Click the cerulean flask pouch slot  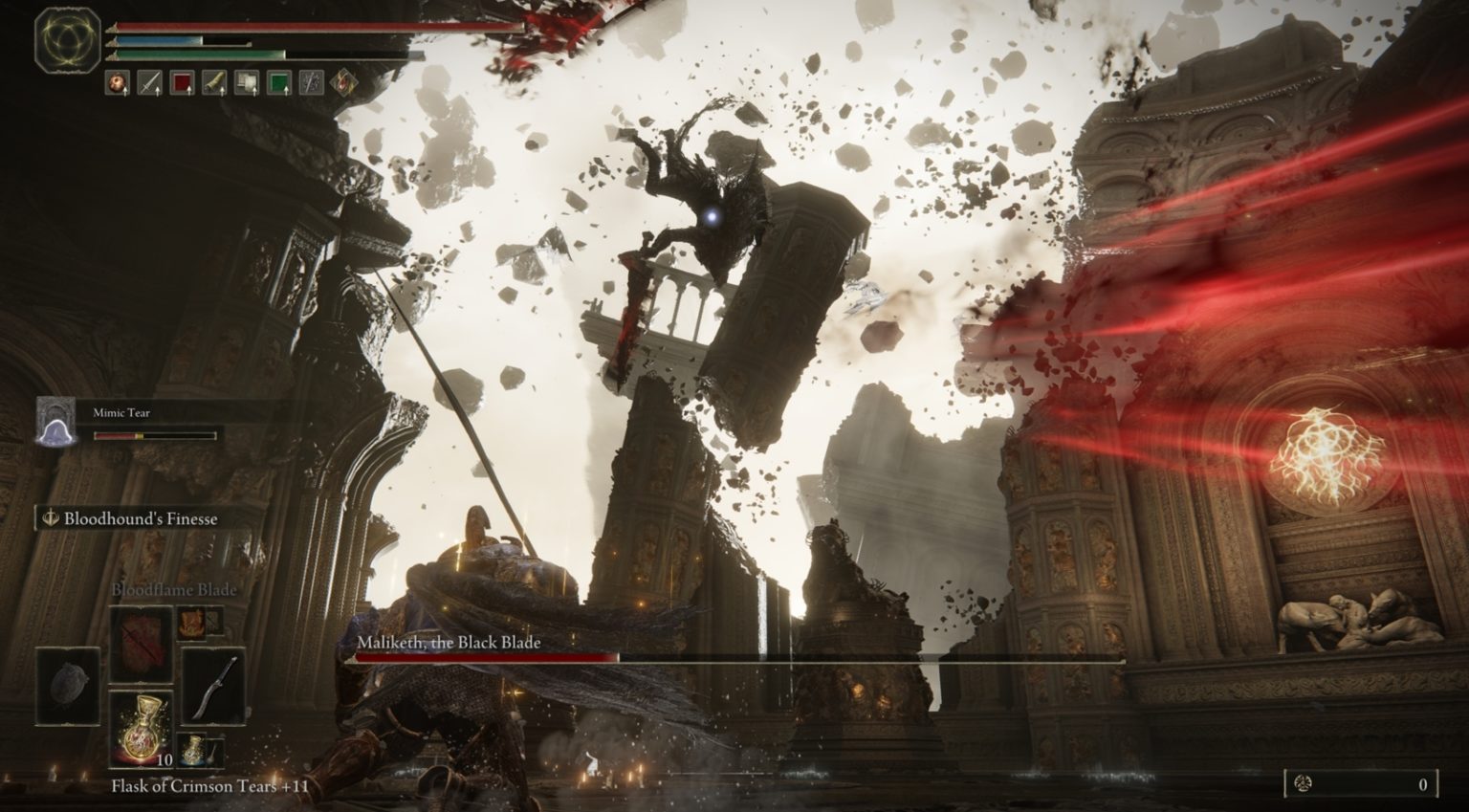193,749
